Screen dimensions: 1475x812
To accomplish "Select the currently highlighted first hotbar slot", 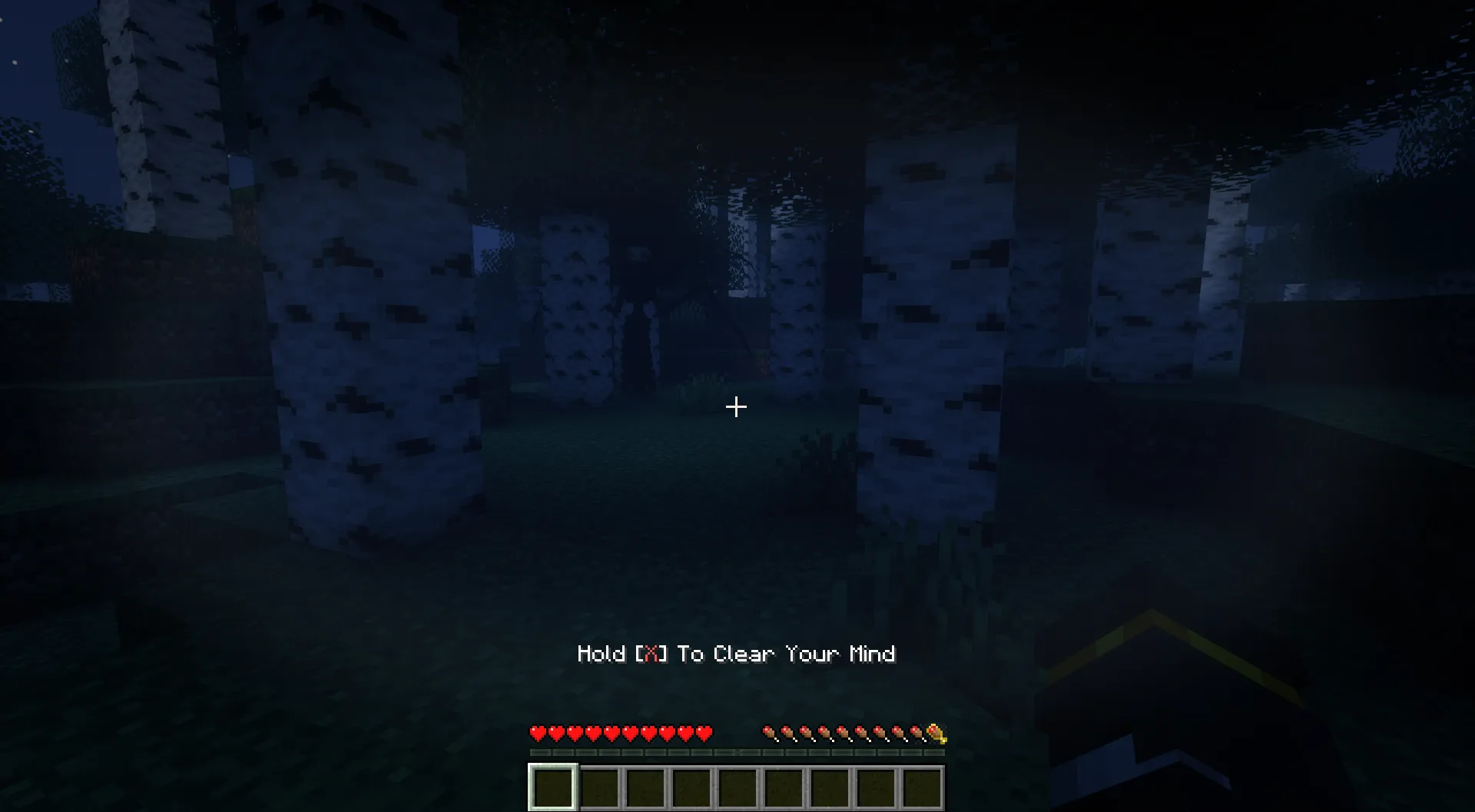I will (x=552, y=786).
